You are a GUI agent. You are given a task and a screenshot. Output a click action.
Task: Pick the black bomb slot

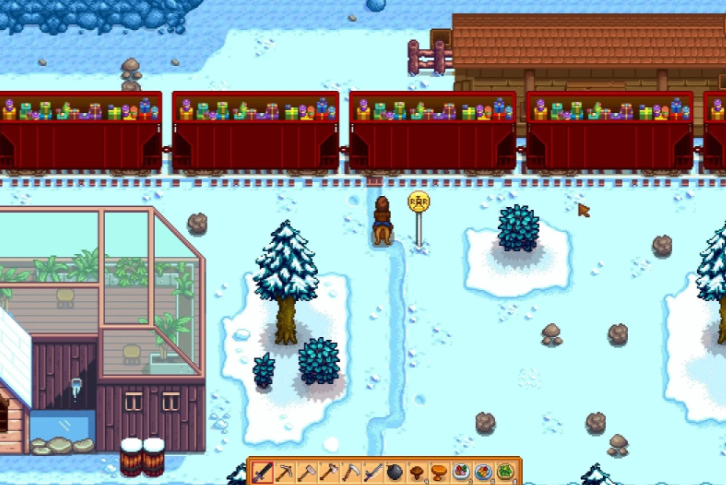[396, 471]
